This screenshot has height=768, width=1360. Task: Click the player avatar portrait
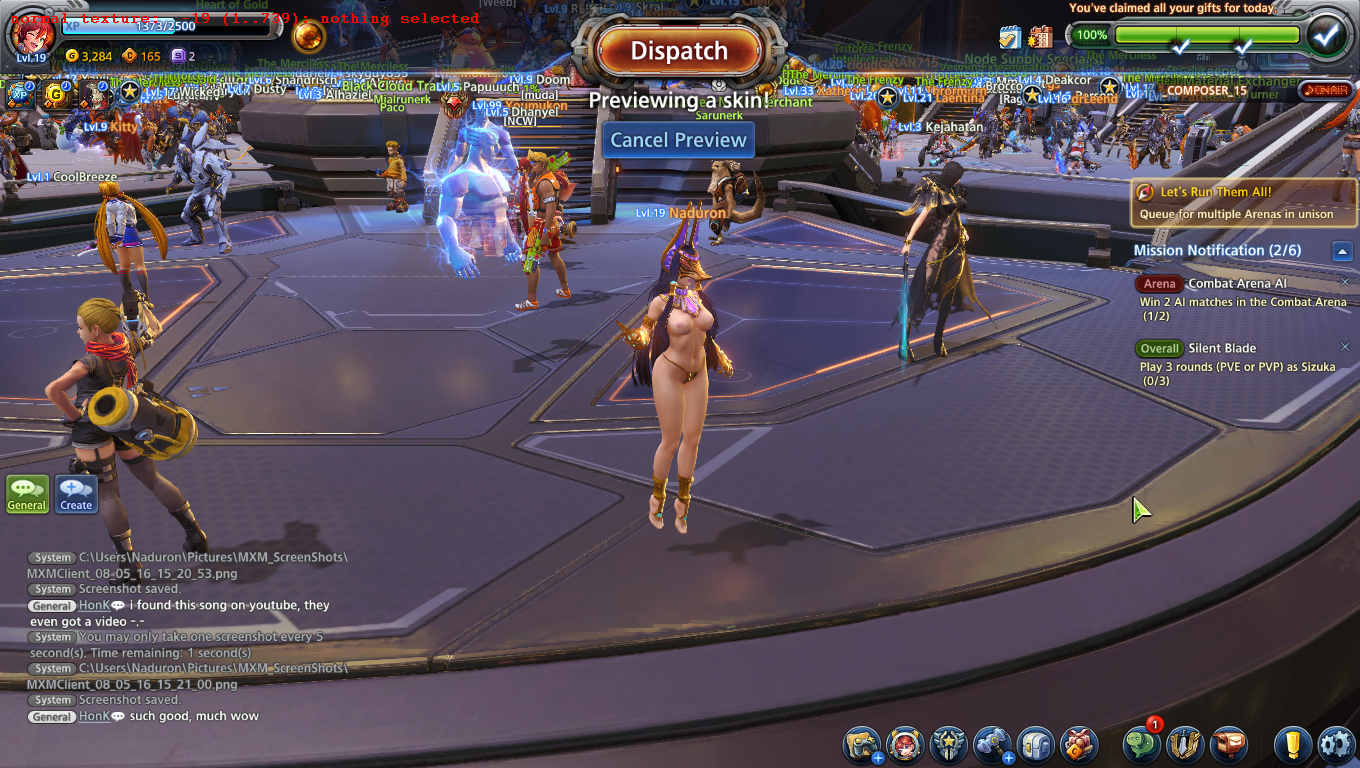pos(32,34)
